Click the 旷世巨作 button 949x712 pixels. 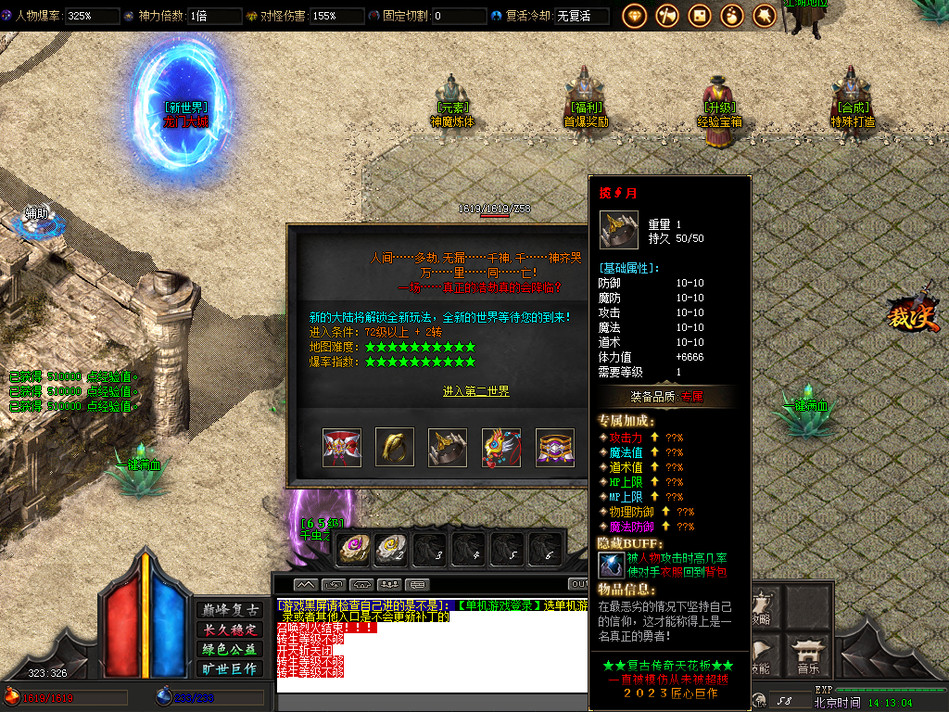(230, 668)
